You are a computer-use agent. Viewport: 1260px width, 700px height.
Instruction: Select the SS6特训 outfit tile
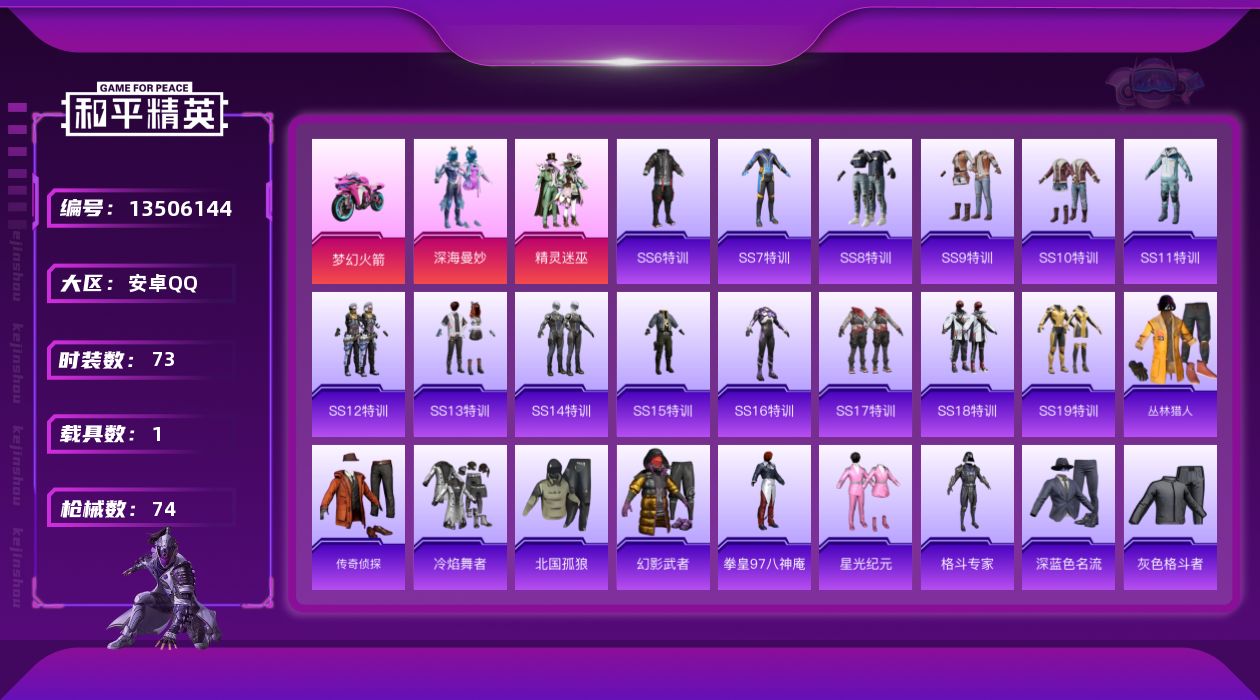pyautogui.click(x=663, y=211)
